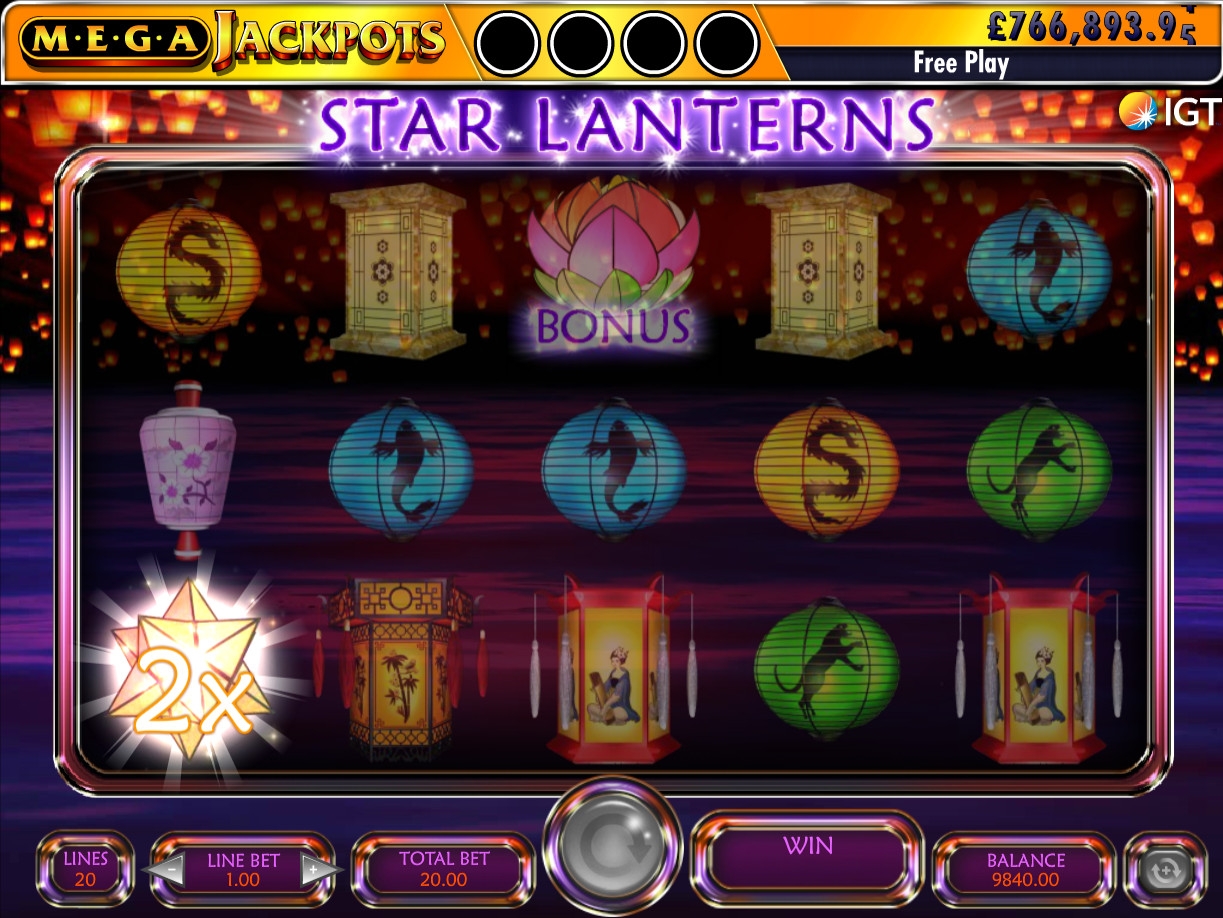Open the auto spin button
This screenshot has height=918, width=1223.
[x=1163, y=869]
